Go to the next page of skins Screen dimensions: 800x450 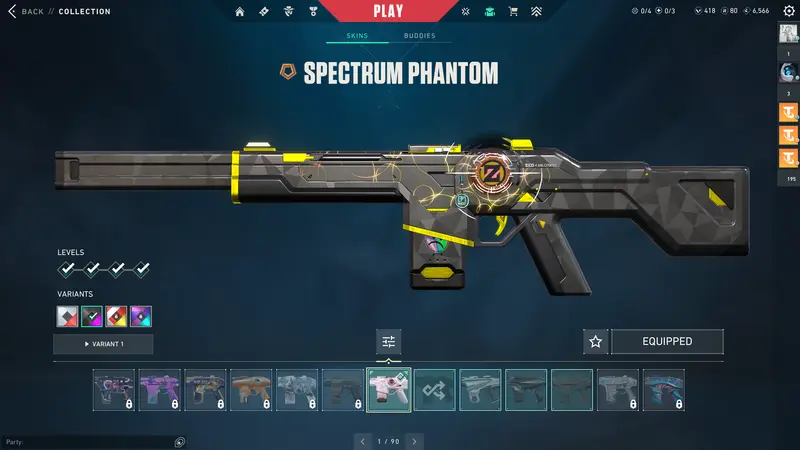(415, 441)
